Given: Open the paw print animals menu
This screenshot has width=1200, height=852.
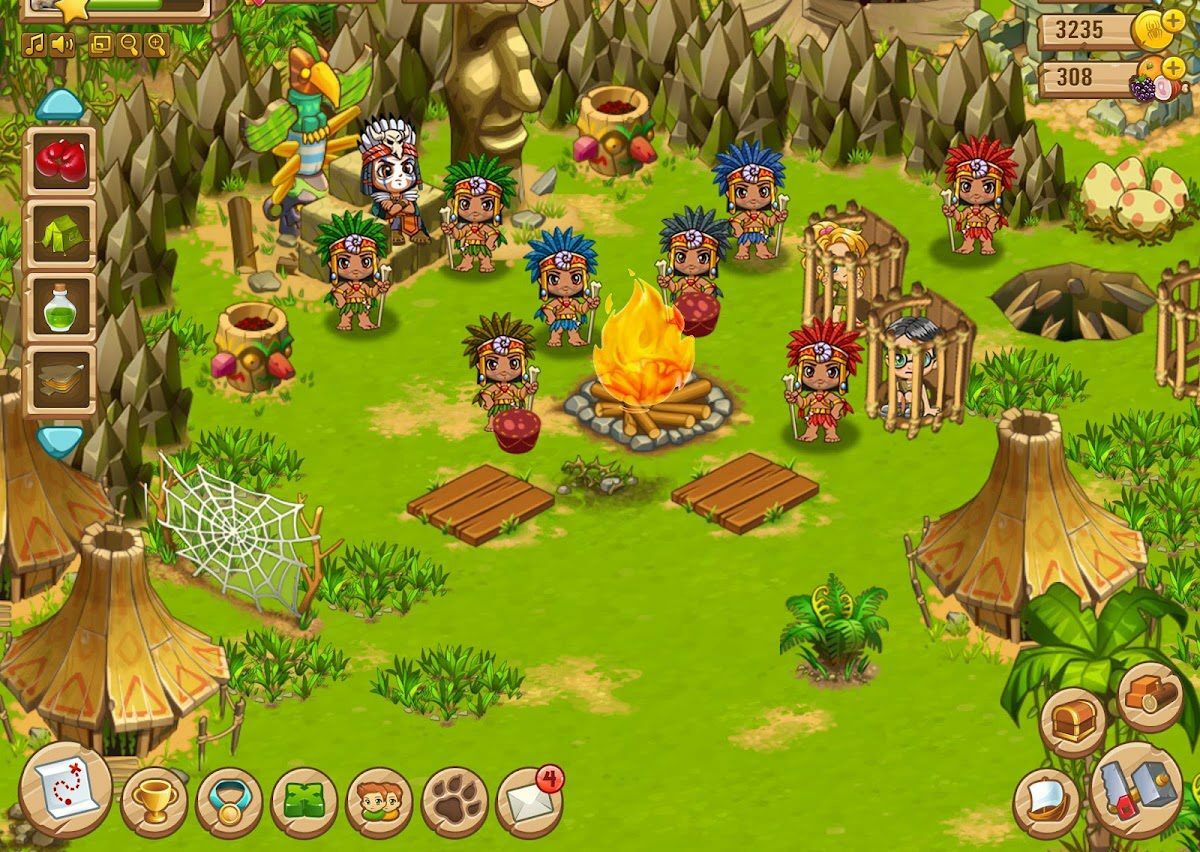Looking at the screenshot, I should pyautogui.click(x=454, y=802).
